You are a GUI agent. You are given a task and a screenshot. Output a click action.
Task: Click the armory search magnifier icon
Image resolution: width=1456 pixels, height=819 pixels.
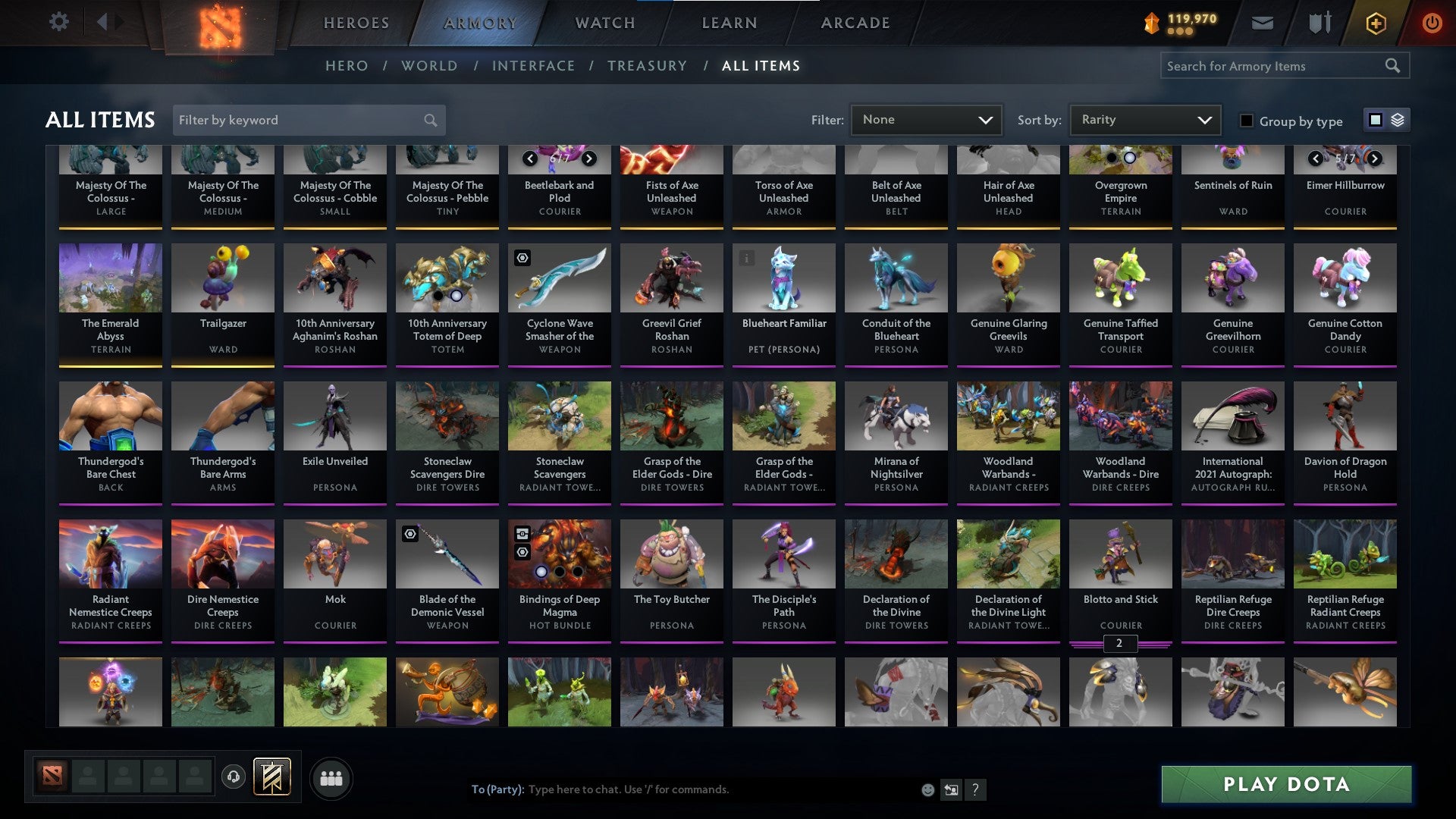tap(1394, 65)
